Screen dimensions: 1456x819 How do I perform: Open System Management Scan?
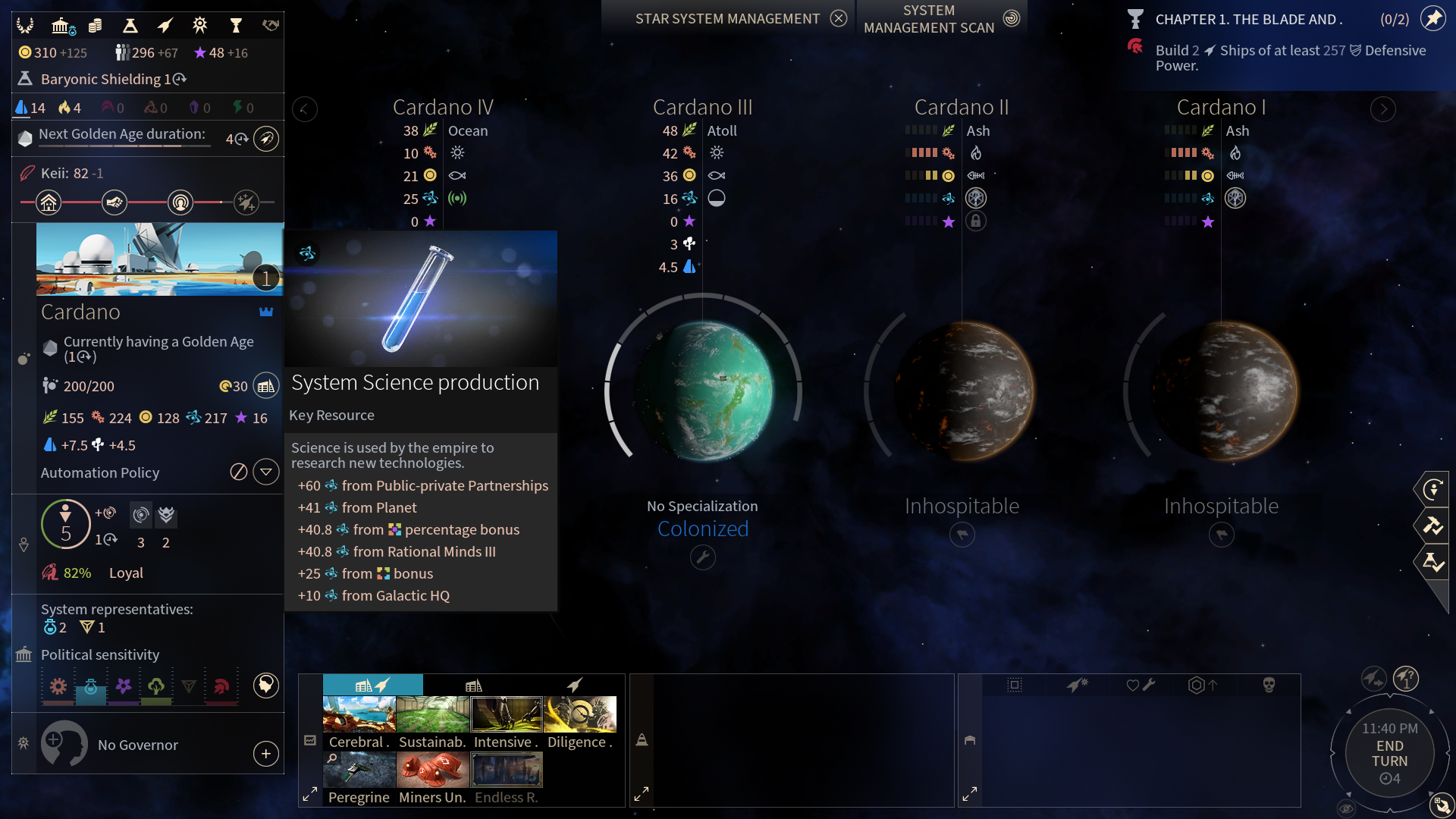[1012, 19]
